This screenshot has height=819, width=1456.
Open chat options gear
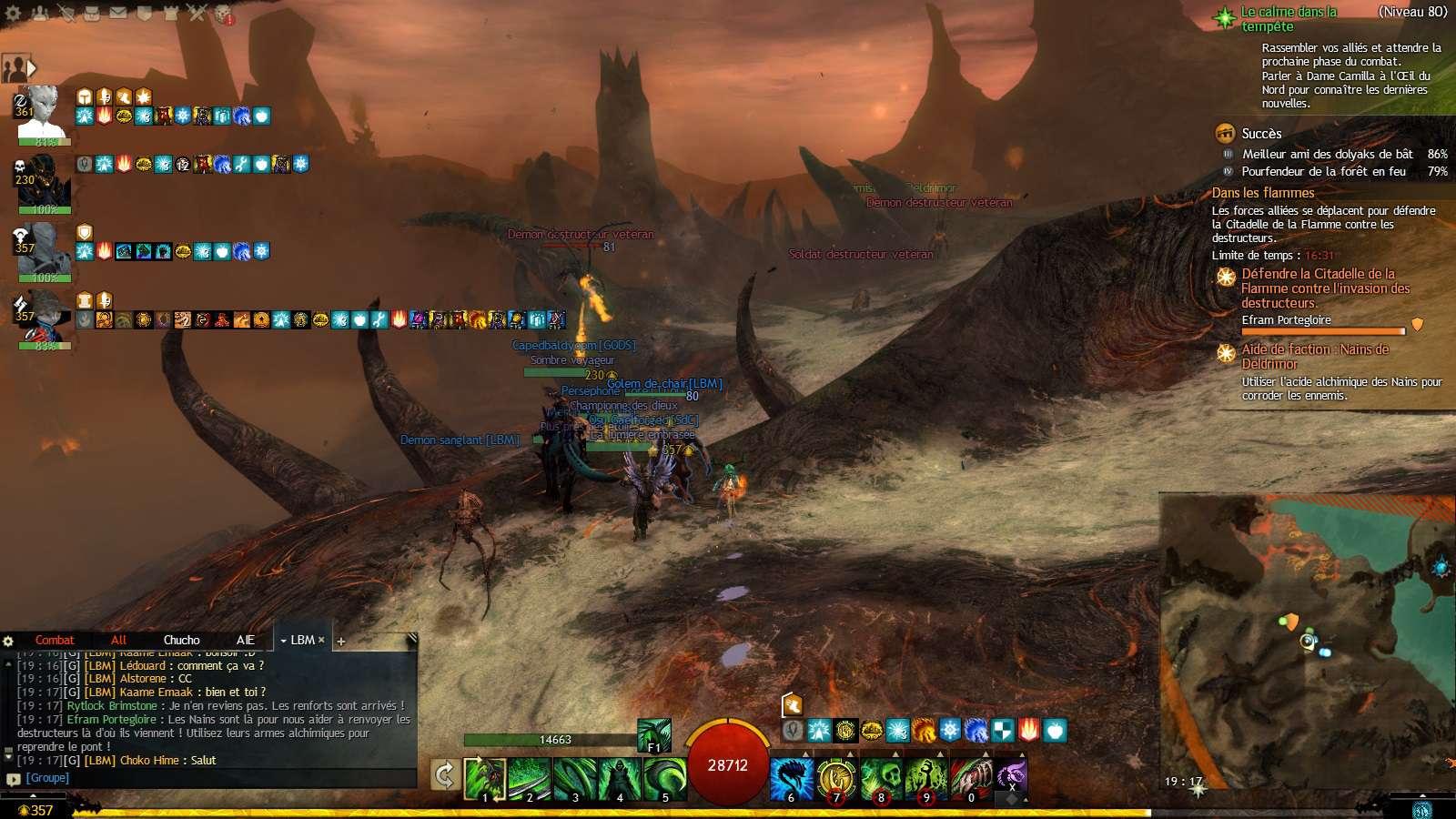coord(9,641)
